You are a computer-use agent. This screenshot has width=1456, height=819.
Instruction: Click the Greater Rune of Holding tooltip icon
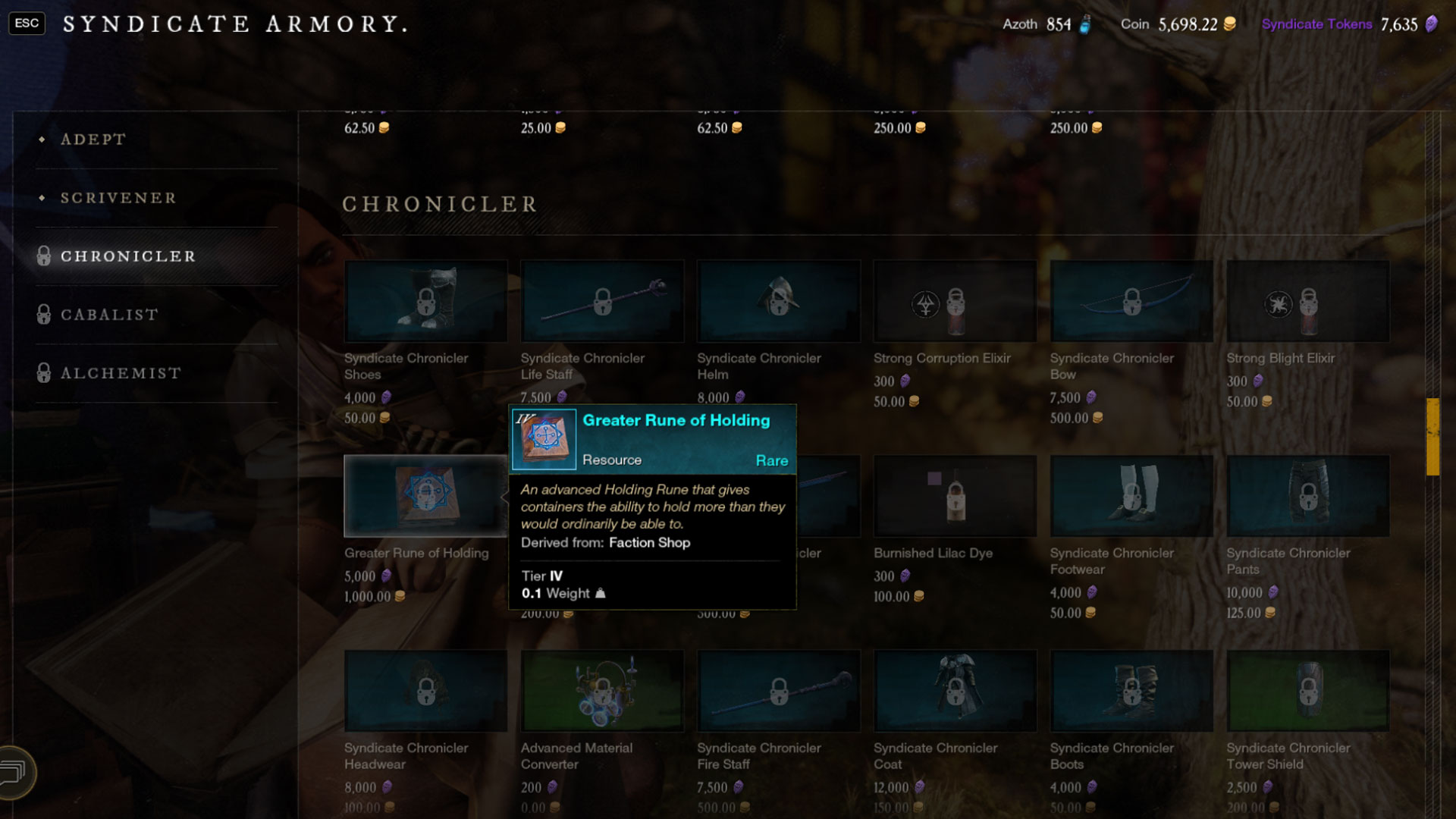click(544, 438)
